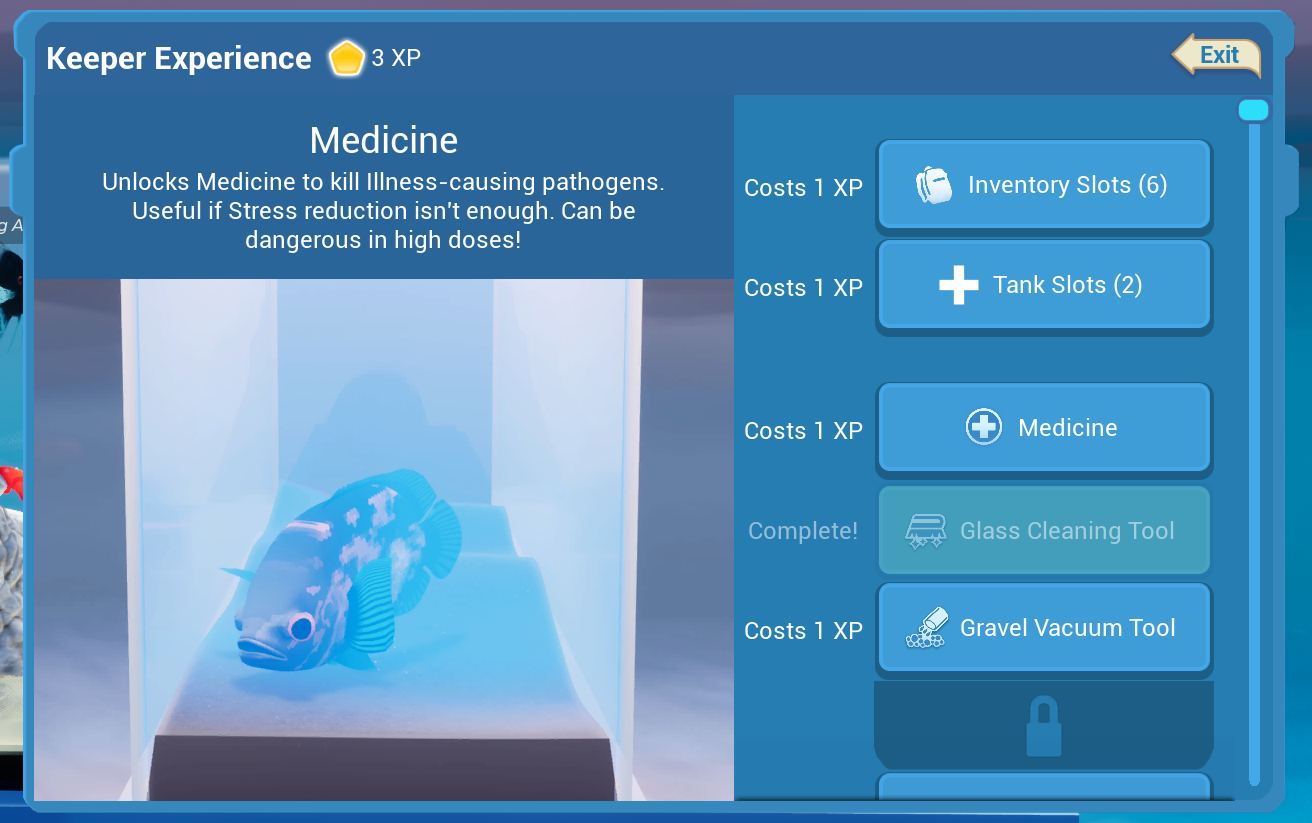
Task: Click the backpack icon on Inventory Slots
Action: [x=935, y=185]
